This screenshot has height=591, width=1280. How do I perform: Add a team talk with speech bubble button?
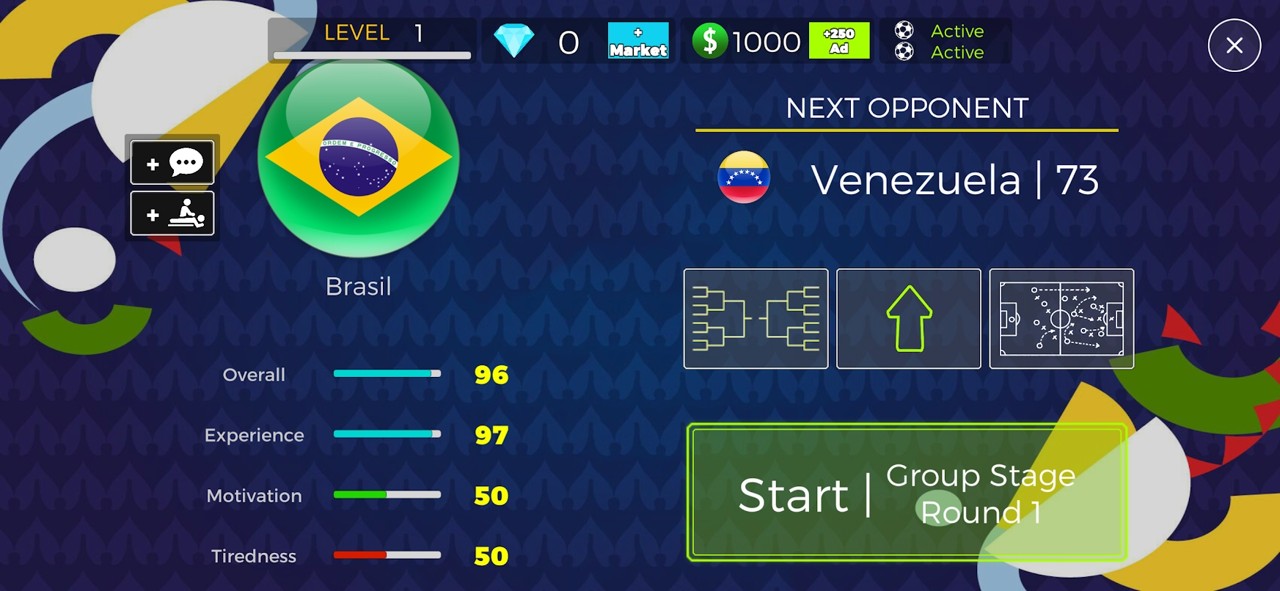172,163
